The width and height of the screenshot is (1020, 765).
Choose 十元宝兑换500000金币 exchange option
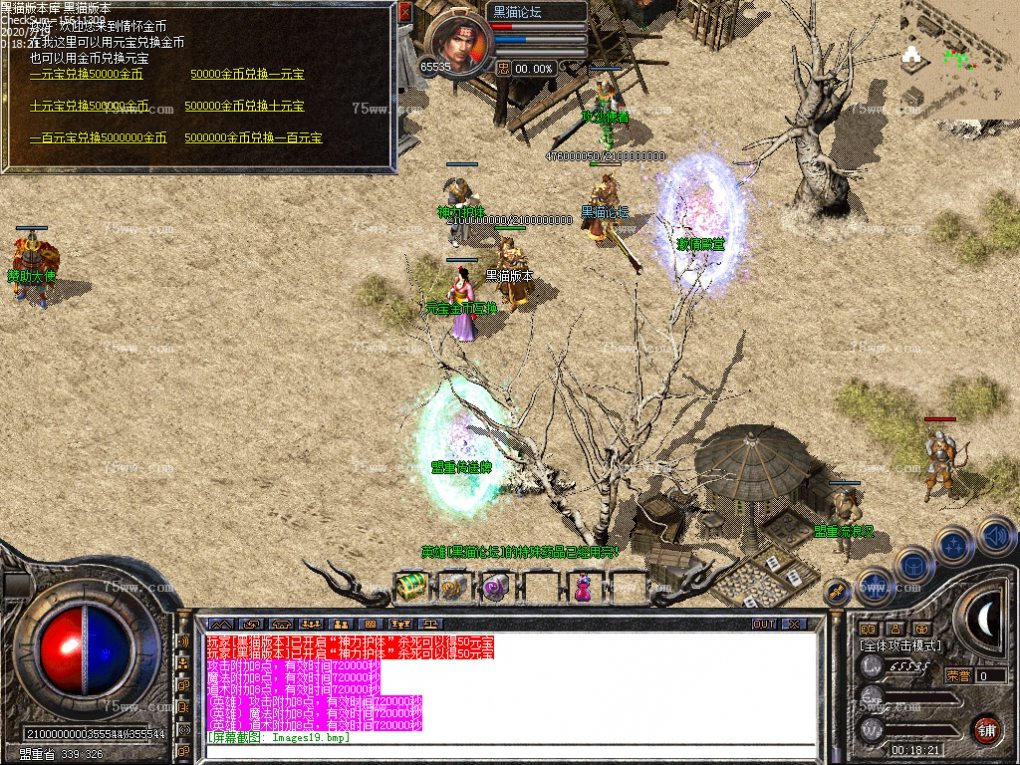89,106
